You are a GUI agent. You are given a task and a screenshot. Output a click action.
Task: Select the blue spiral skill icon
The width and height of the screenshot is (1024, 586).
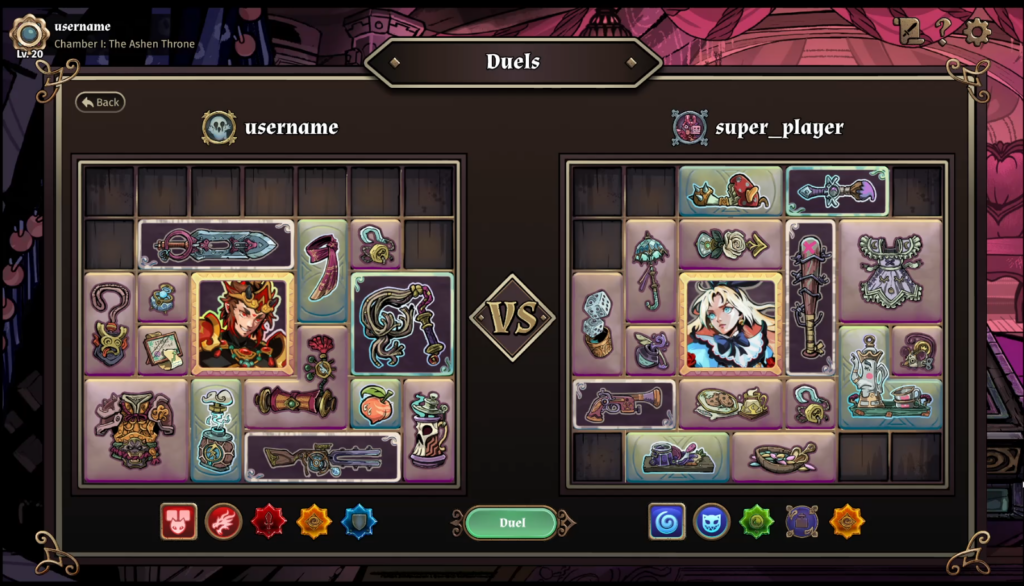point(667,521)
